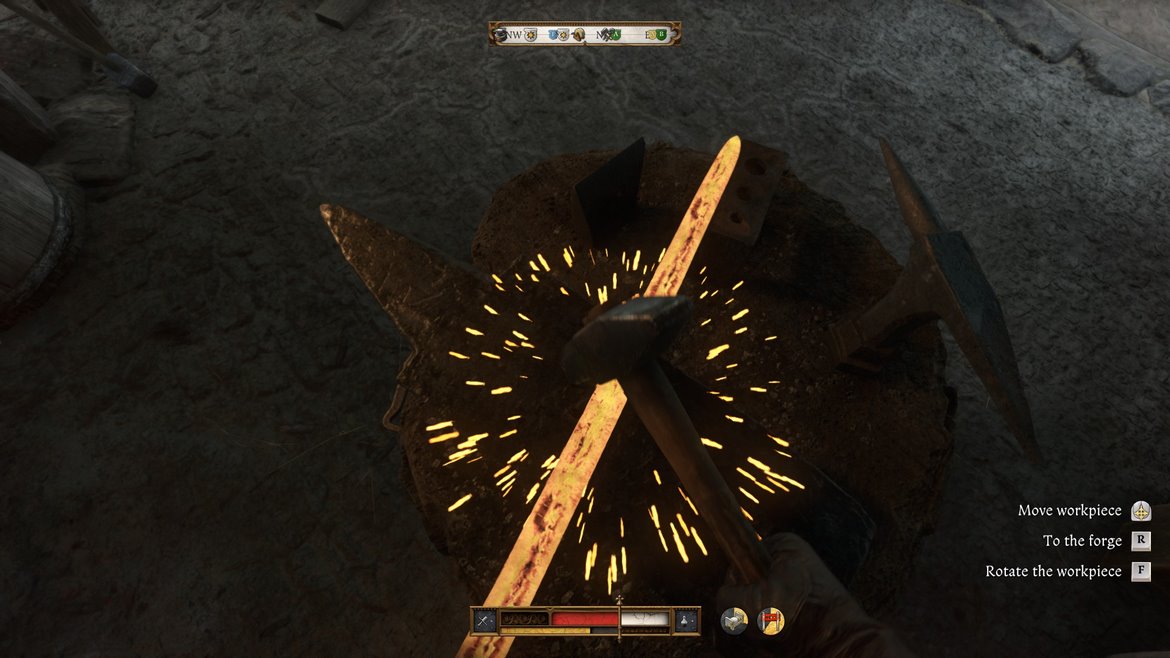Open the bed rest status icon
1170x658 pixels.
point(734,621)
